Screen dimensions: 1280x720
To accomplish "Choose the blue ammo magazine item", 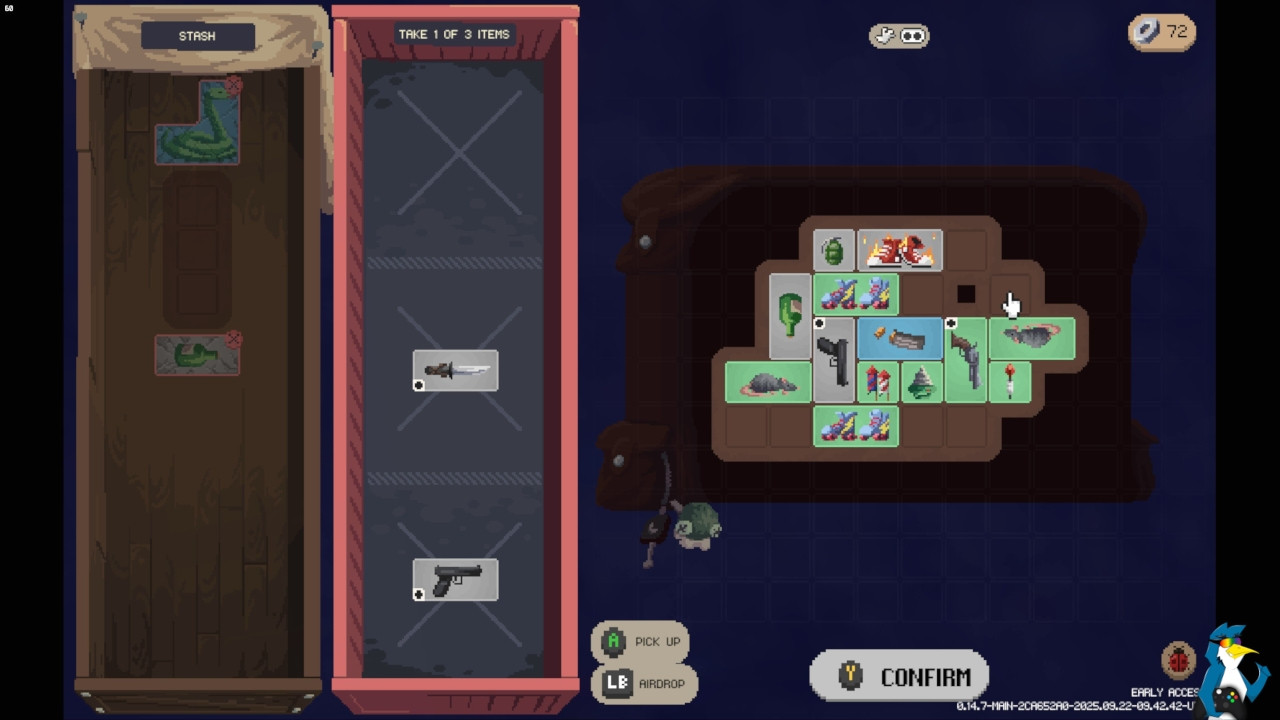I will click(x=899, y=339).
